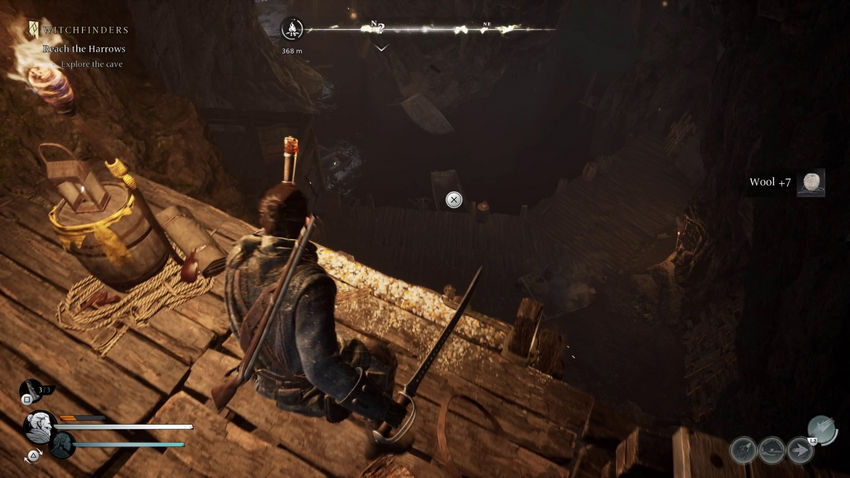Select the white-haired character portrait
Viewport: 850px width, 478px height.
tap(39, 426)
